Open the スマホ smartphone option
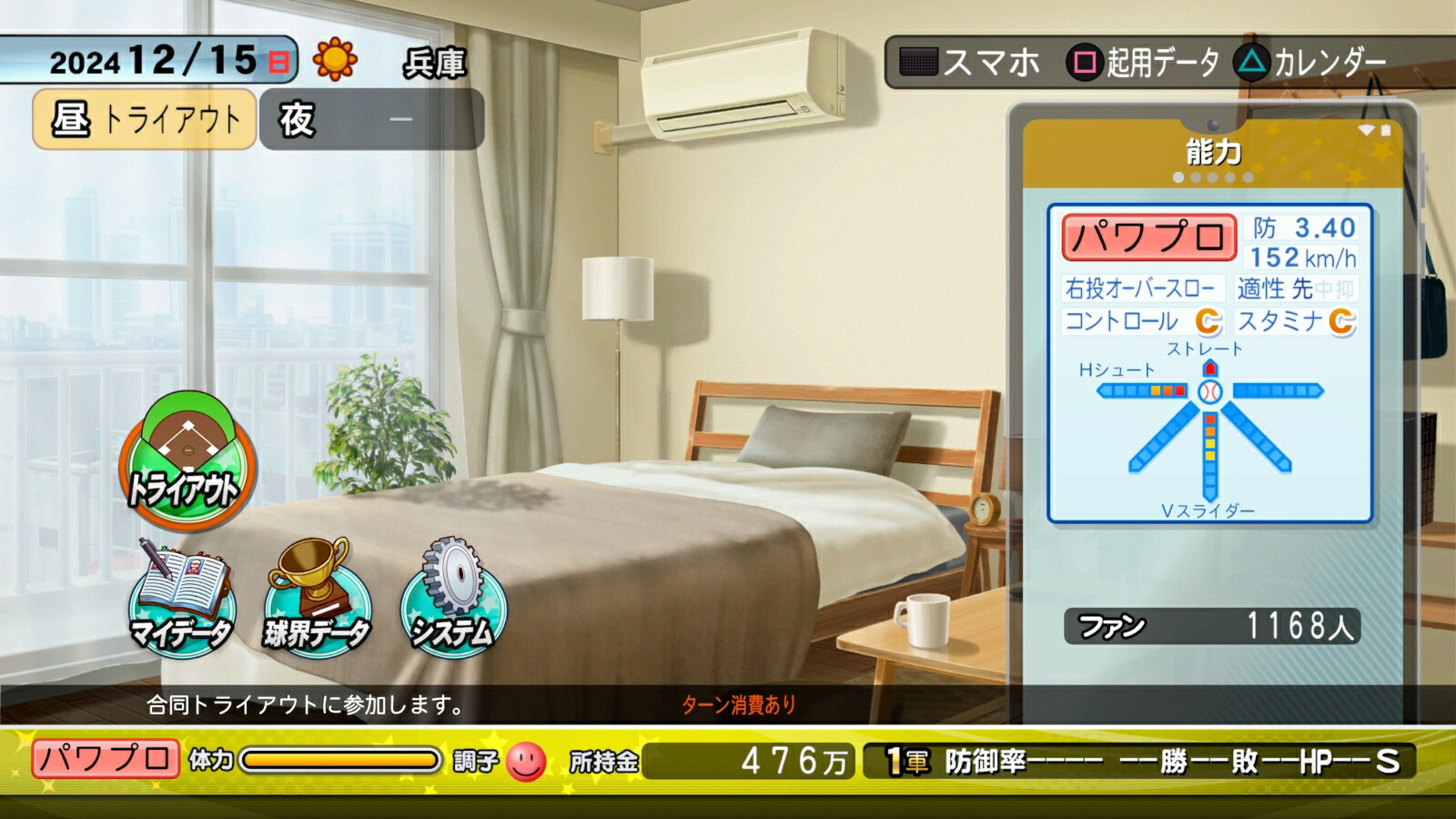1456x819 pixels. 970,63
